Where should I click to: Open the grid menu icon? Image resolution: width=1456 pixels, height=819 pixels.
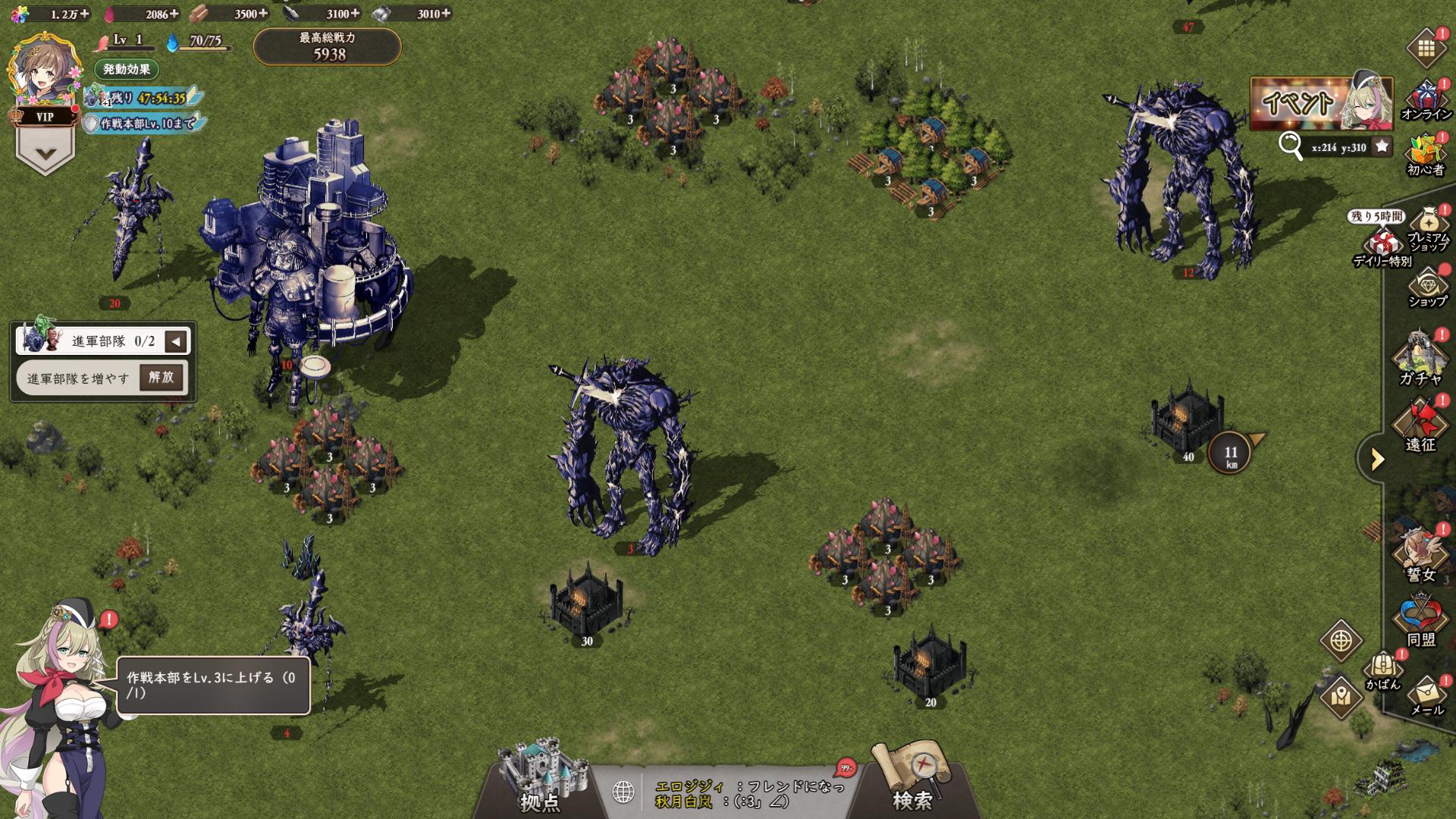(1426, 49)
